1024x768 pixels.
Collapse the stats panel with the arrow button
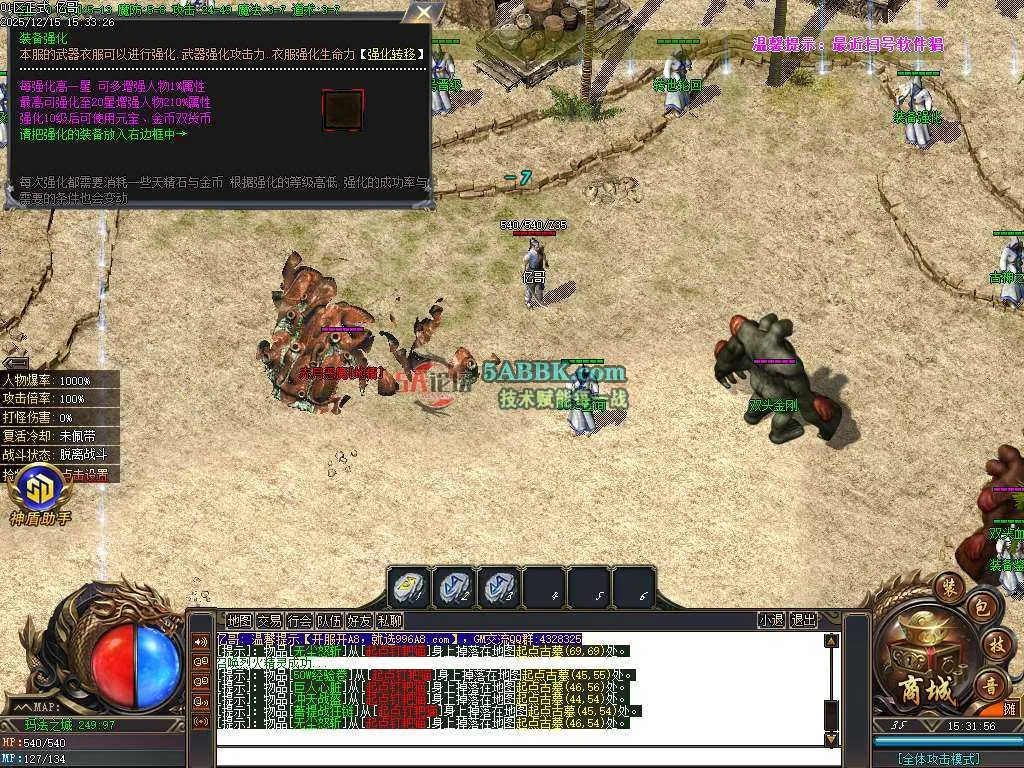click(14, 362)
